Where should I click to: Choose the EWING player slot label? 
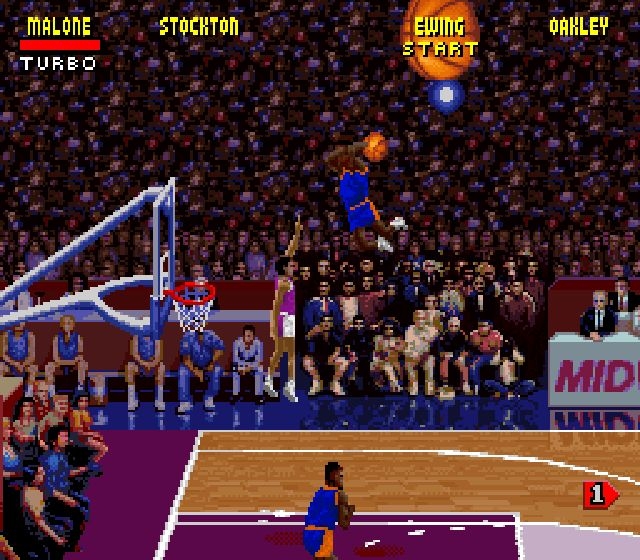439,27
